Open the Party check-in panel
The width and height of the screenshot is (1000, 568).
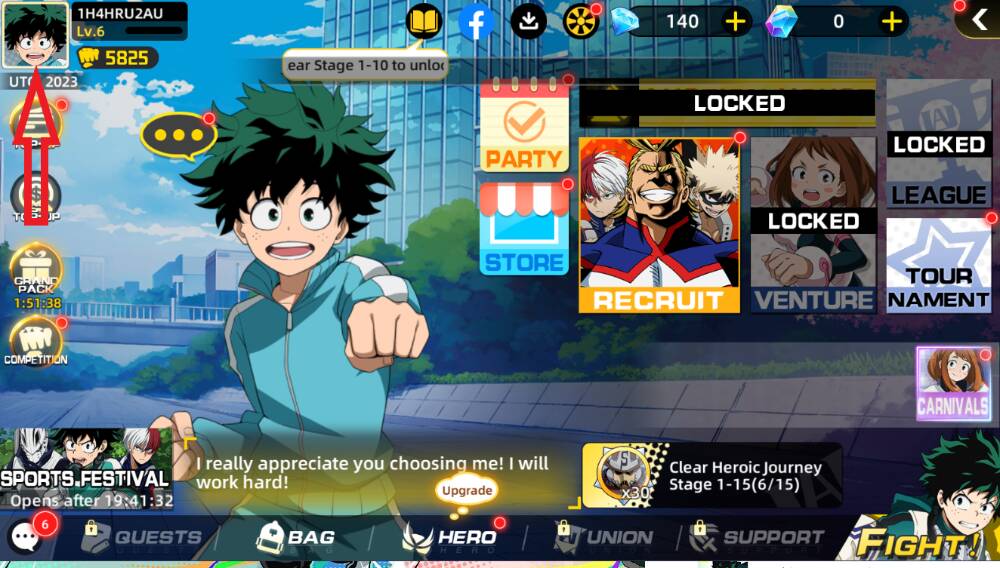tap(523, 127)
